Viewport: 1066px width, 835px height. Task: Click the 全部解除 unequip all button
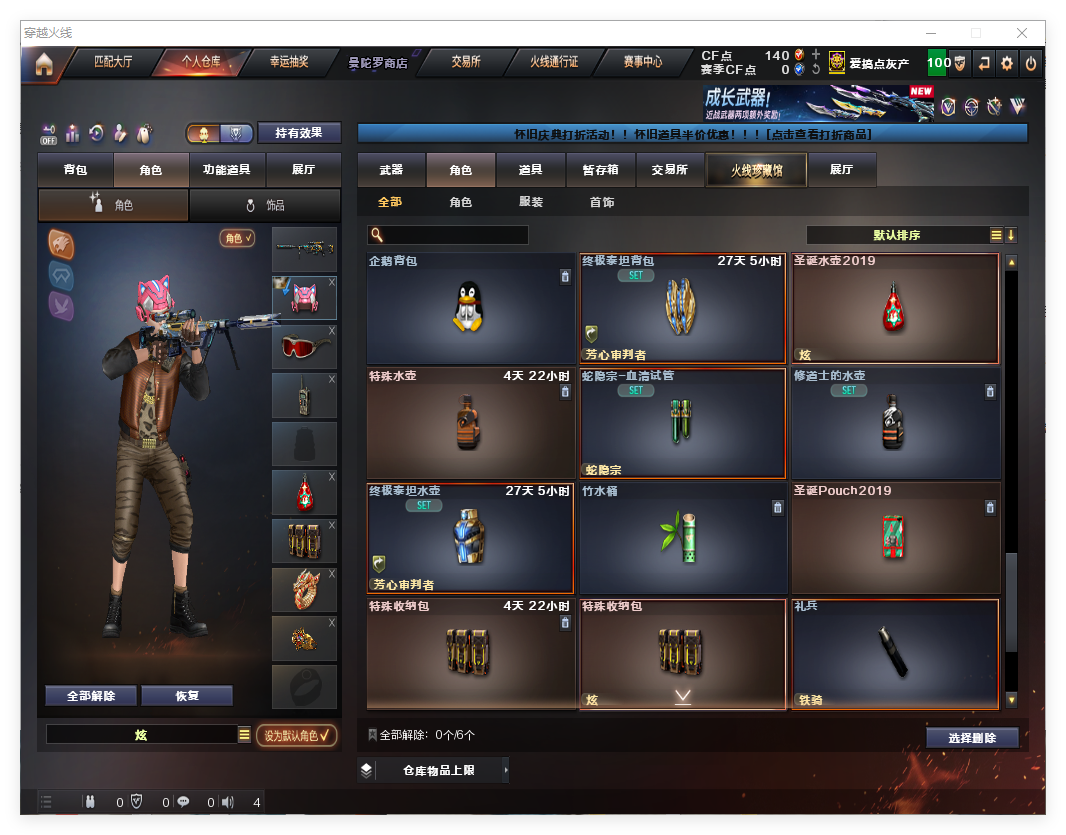[x=90, y=696]
